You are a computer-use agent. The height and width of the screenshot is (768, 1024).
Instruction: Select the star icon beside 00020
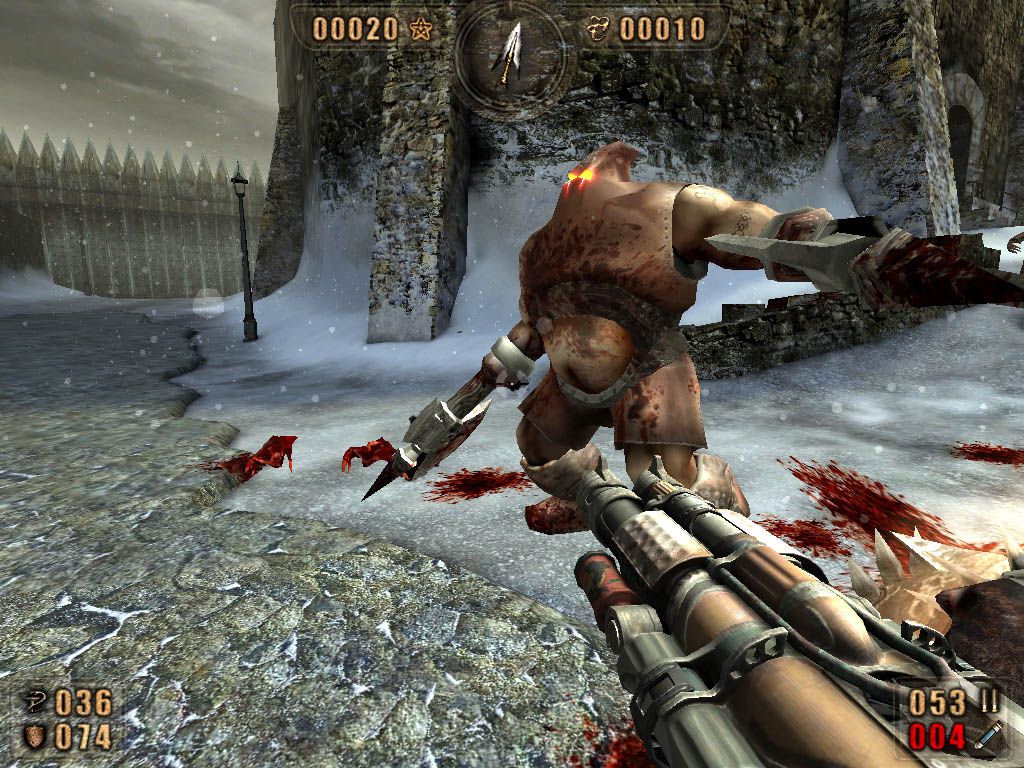(x=419, y=29)
